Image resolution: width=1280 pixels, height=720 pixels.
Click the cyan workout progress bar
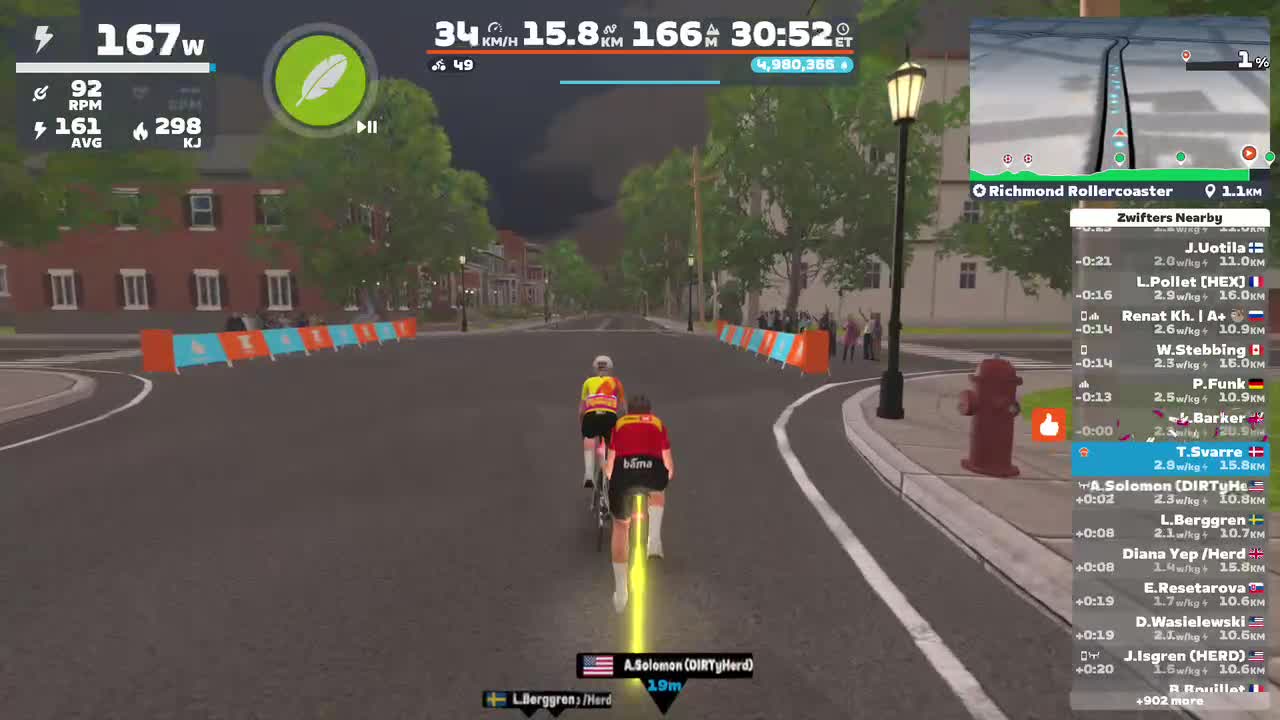pyautogui.click(x=639, y=84)
